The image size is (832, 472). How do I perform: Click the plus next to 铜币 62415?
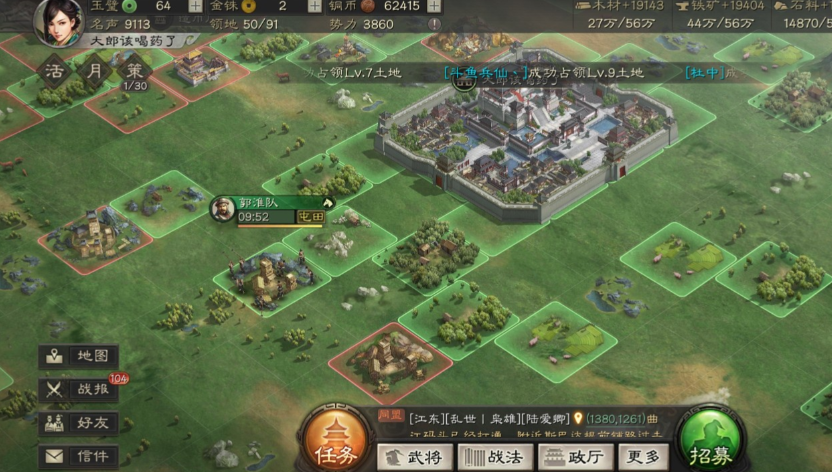(x=433, y=6)
